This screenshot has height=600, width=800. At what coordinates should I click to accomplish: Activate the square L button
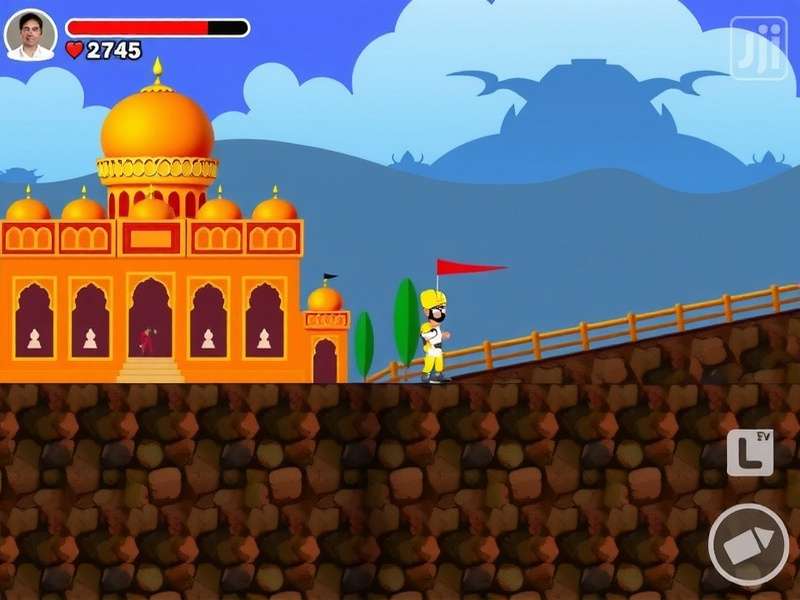click(749, 453)
